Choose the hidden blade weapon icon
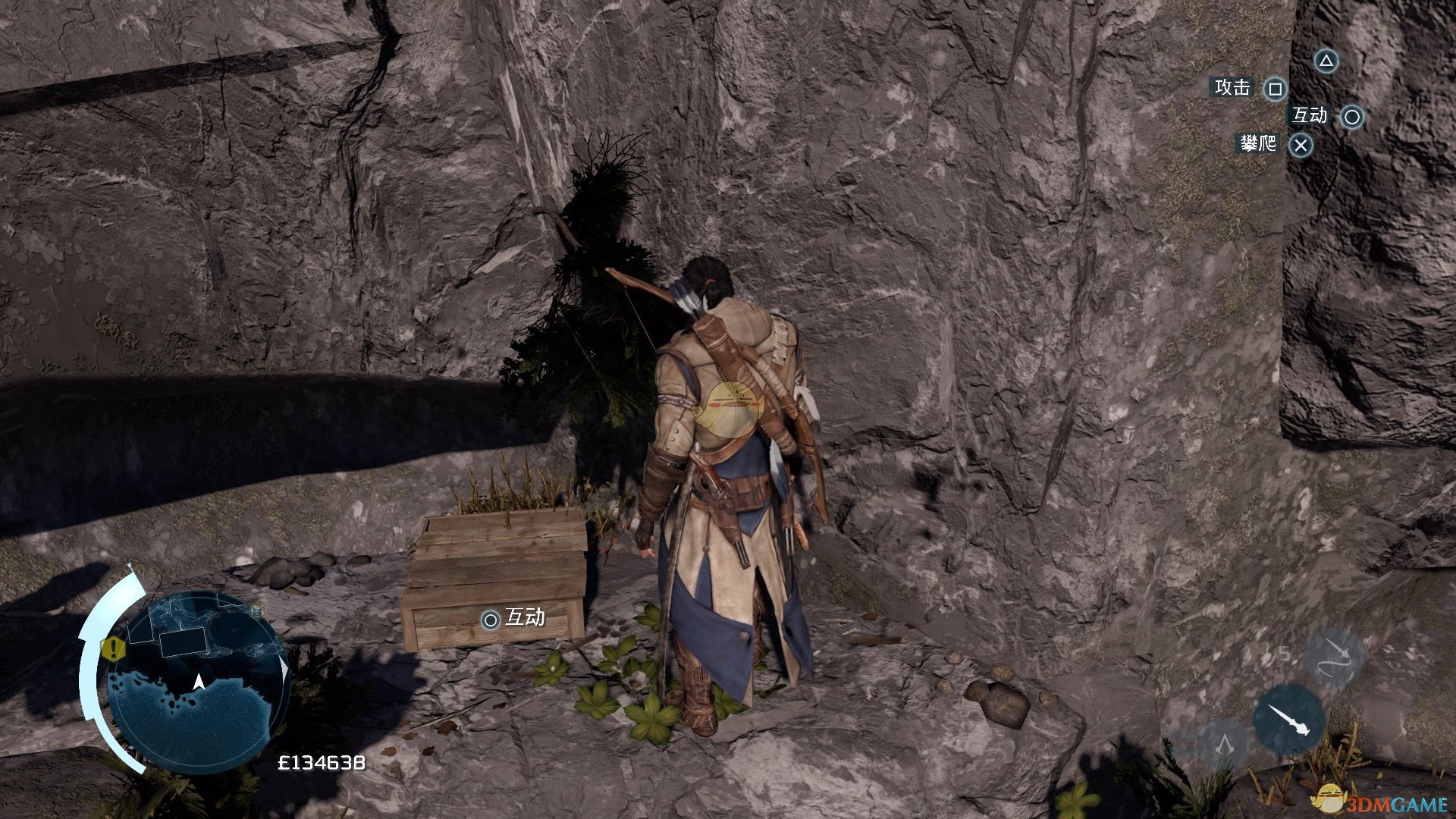Viewport: 1456px width, 819px height. coord(1288,720)
